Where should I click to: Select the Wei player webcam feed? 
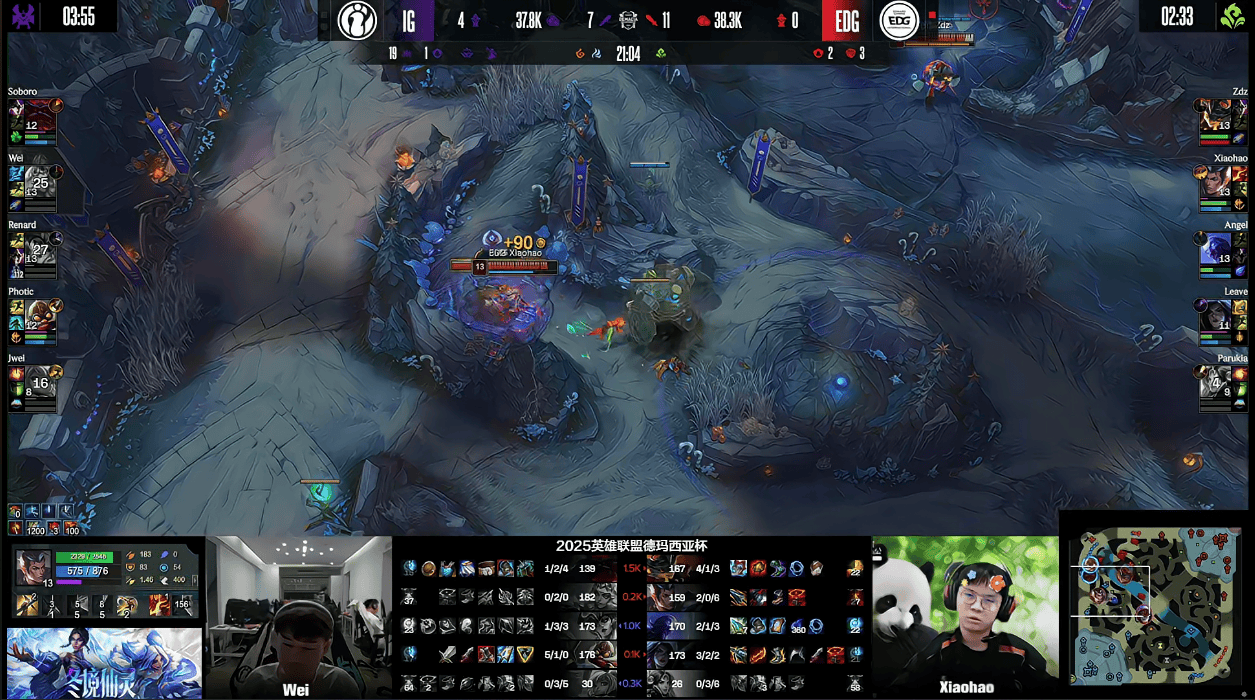(299, 617)
